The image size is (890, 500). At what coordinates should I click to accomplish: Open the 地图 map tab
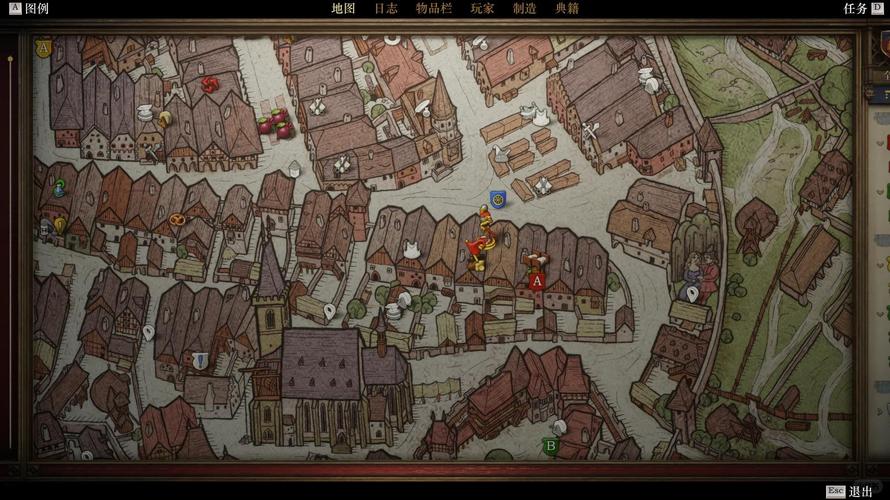pos(343,8)
